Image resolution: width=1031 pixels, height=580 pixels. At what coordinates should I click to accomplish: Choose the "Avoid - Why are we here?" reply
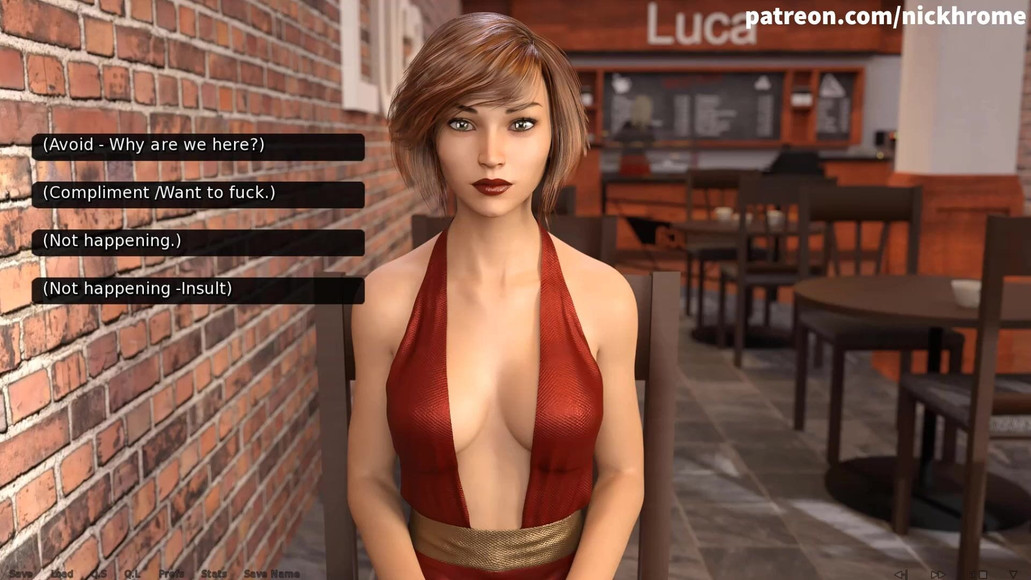(x=198, y=146)
